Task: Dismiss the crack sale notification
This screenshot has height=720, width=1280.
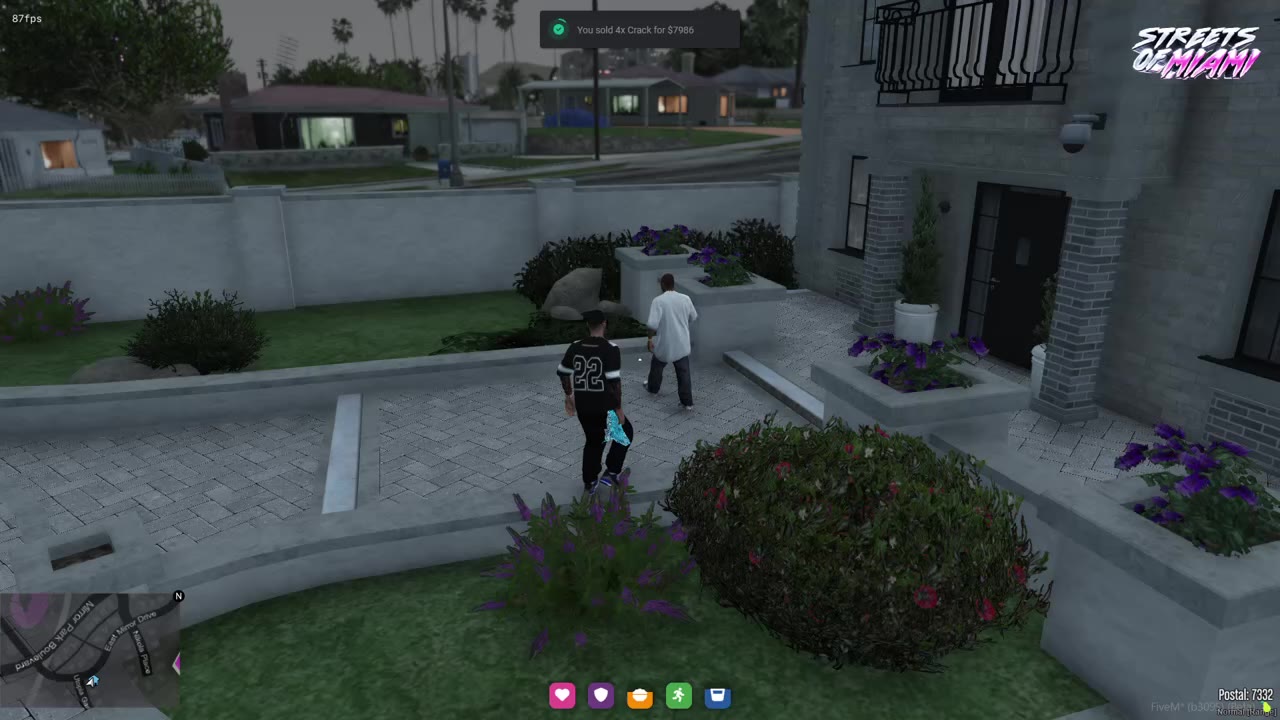Action: (x=640, y=30)
